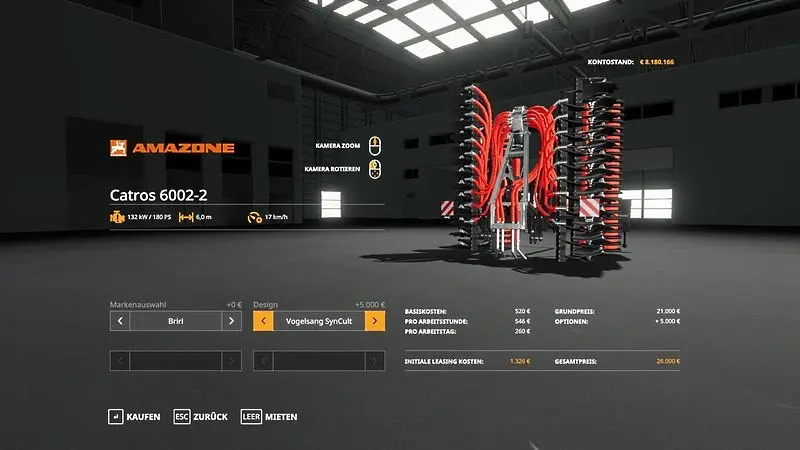800x450 pixels.
Task: Switch to next Design option
Action: (375, 321)
